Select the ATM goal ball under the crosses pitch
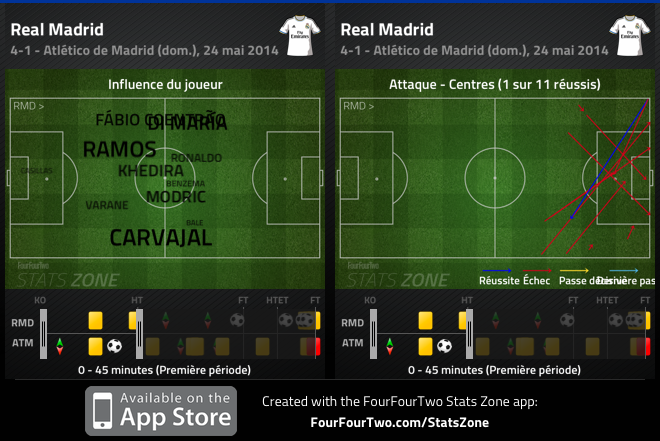660x441 pixels. (444, 346)
